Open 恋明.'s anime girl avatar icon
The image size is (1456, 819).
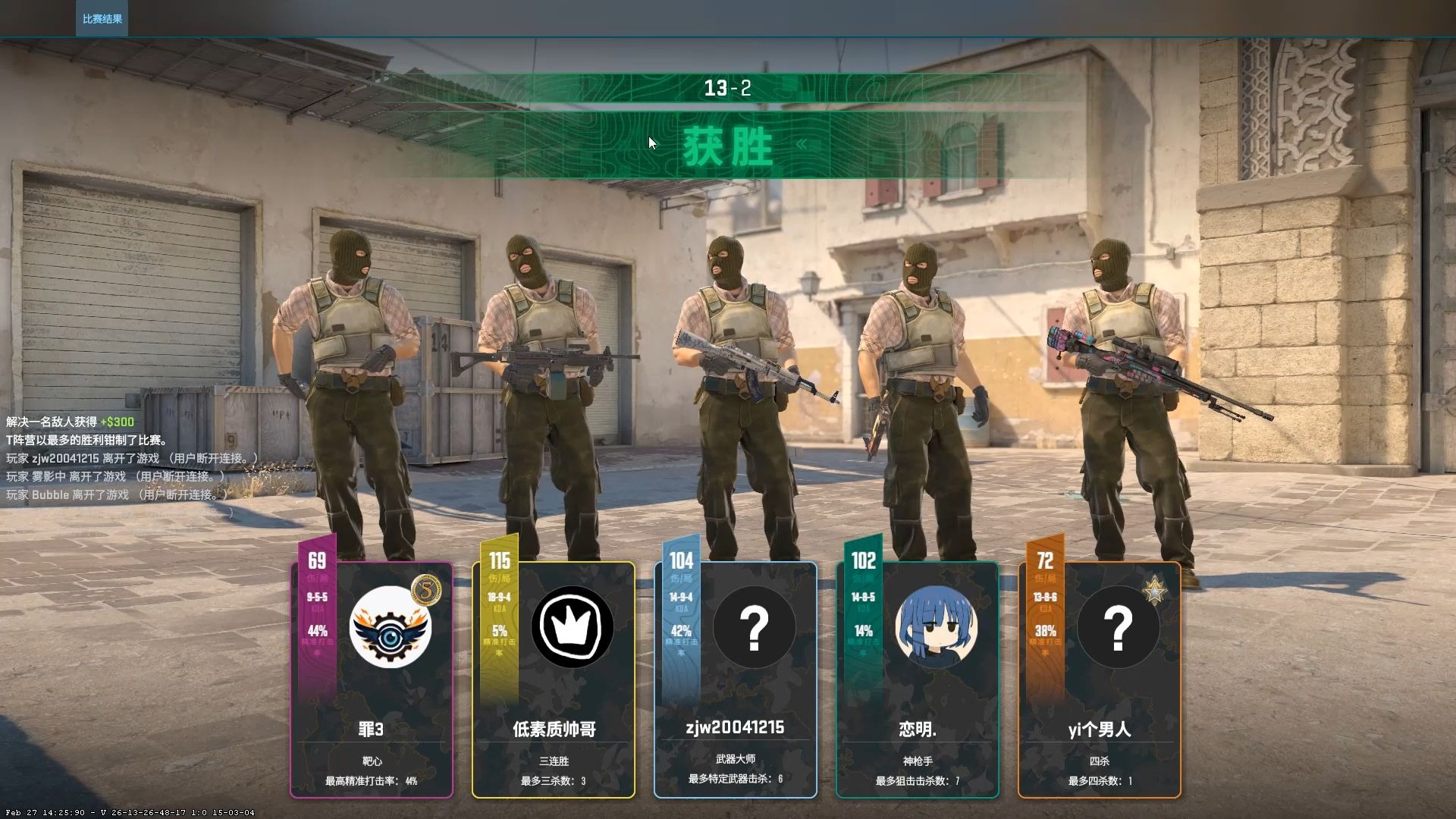[936, 625]
